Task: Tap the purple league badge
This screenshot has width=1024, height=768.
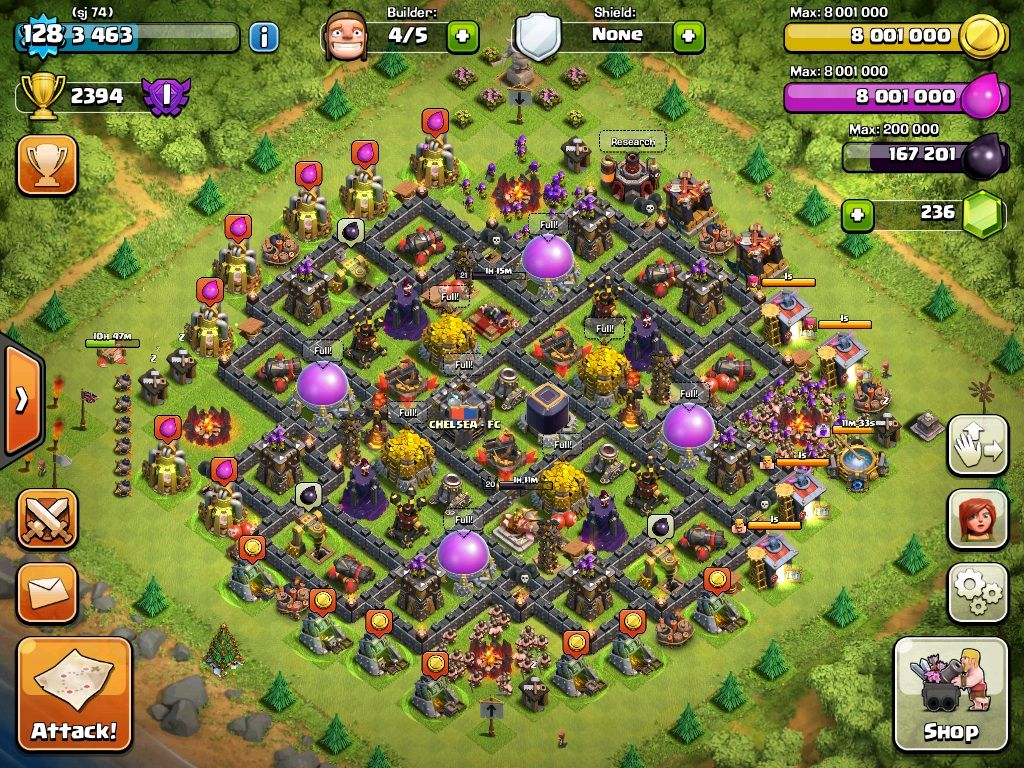Action: click(164, 97)
